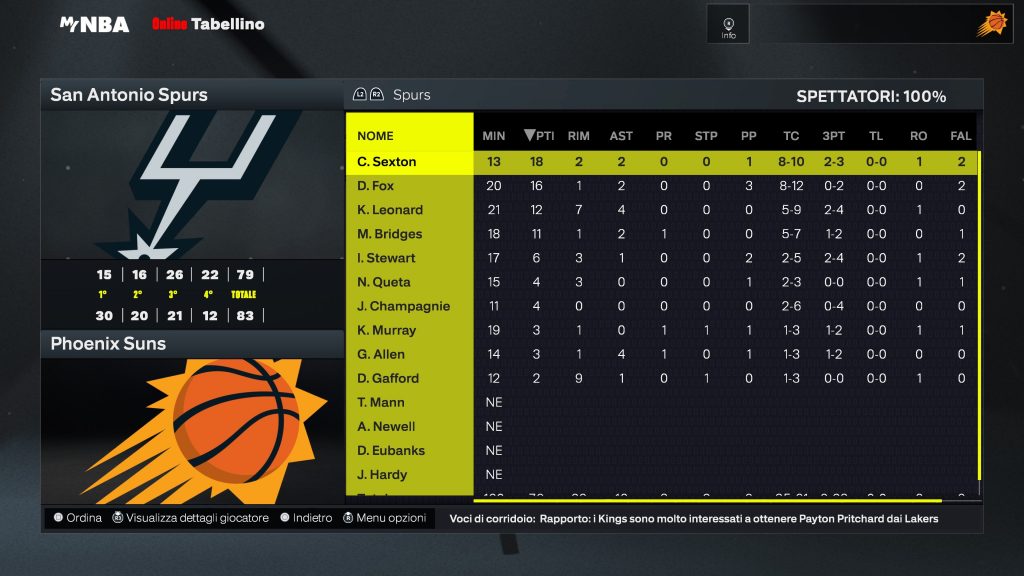Choose N. Queta from the roster

381,282
